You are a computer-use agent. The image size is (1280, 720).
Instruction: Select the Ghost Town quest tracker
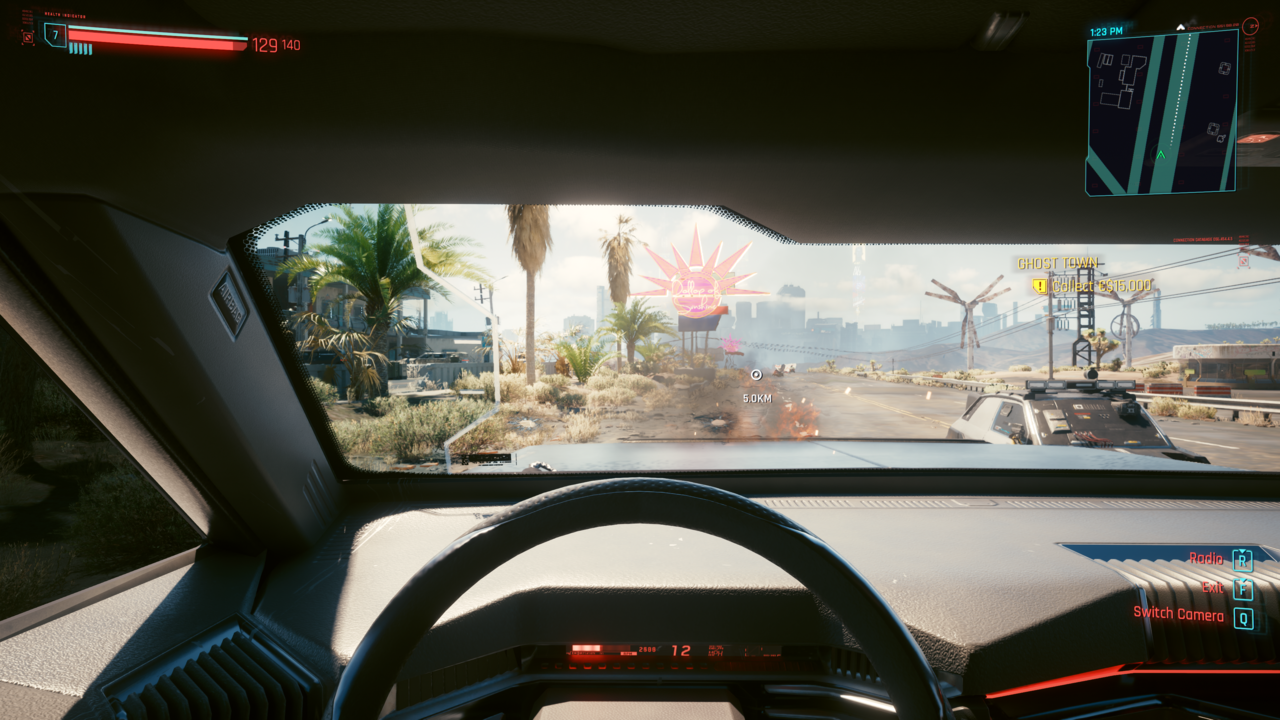point(1057,263)
